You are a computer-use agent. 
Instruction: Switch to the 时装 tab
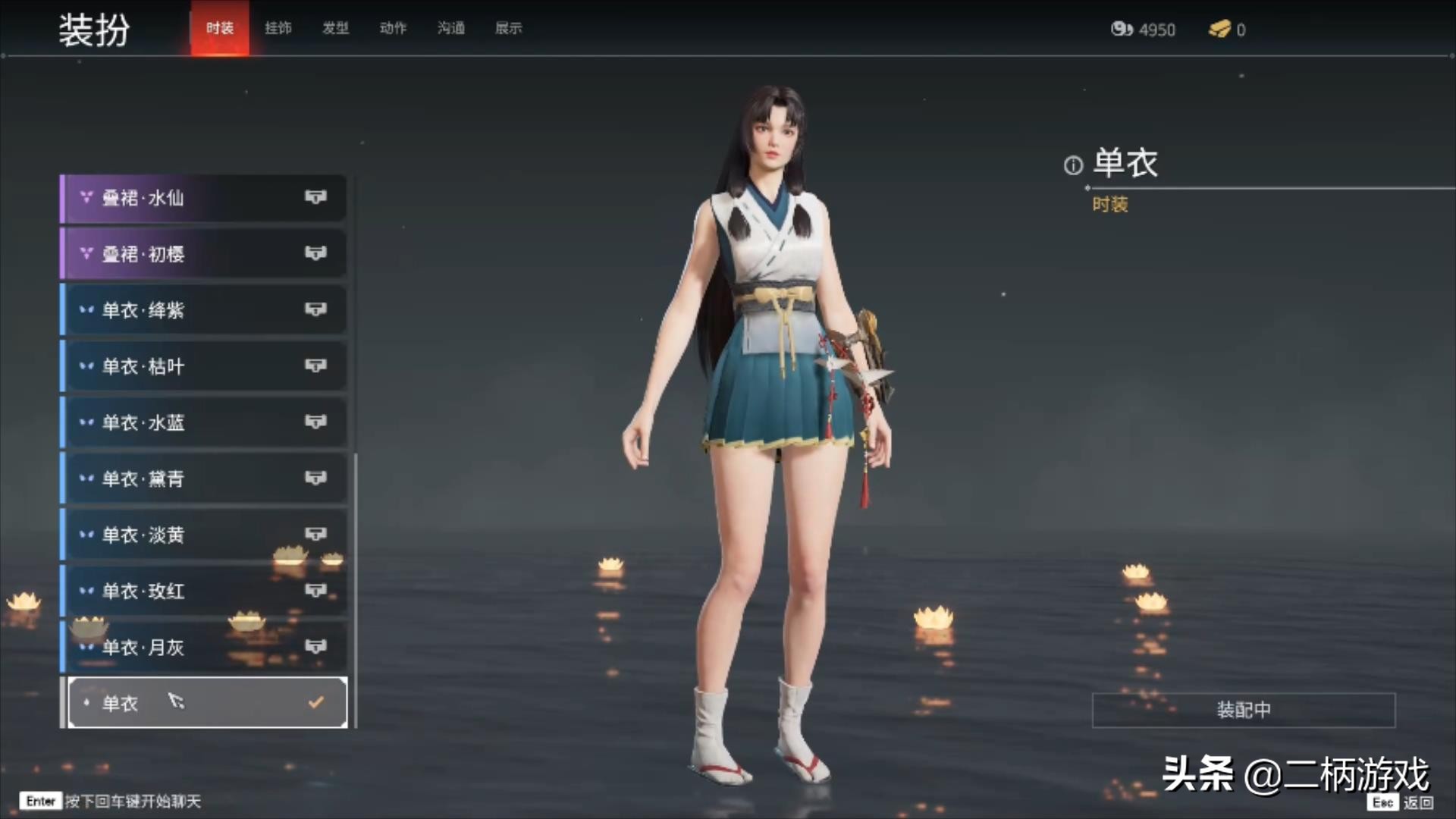coord(220,28)
